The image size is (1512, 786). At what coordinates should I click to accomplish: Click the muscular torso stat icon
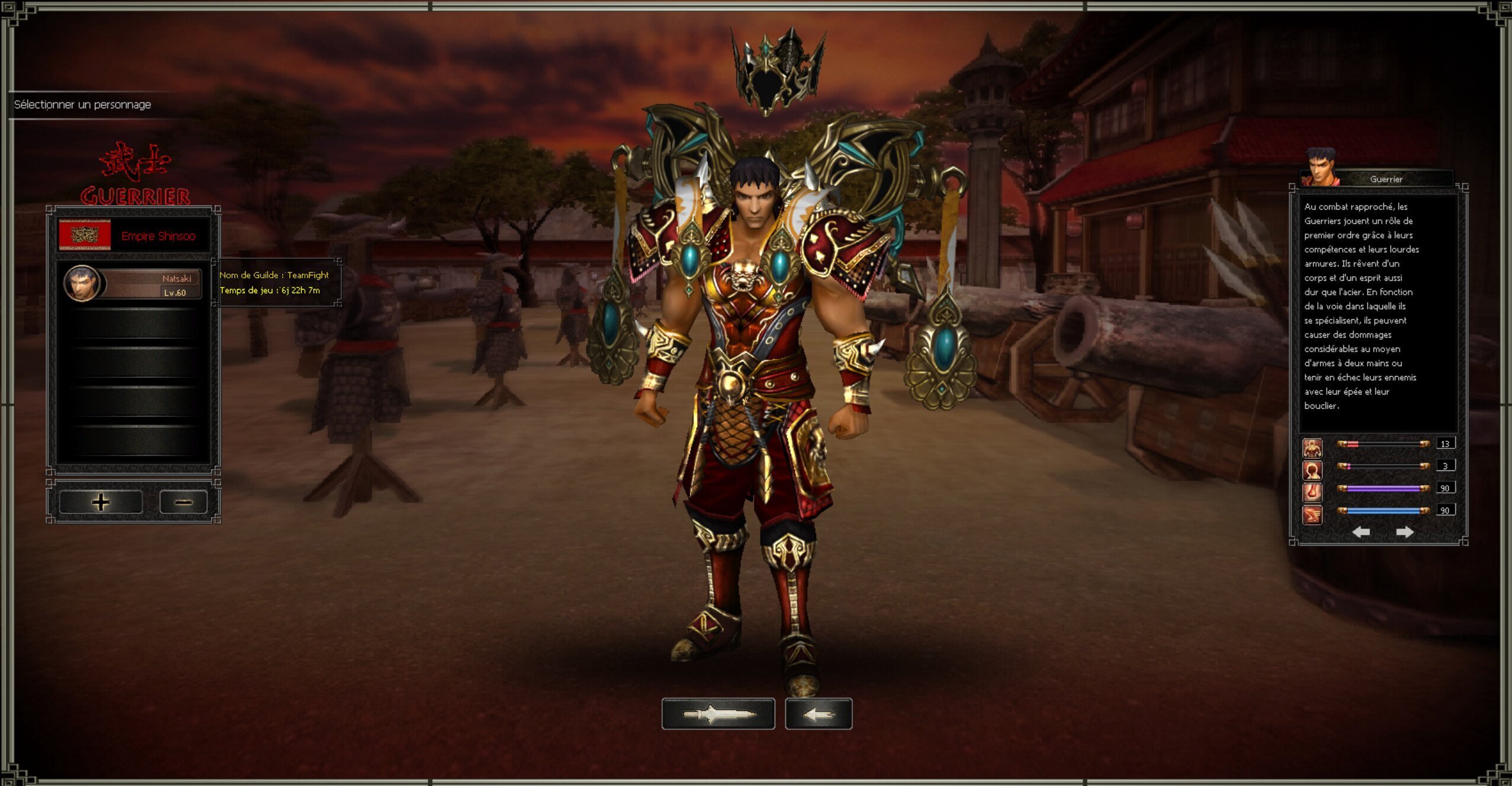coord(1312,448)
